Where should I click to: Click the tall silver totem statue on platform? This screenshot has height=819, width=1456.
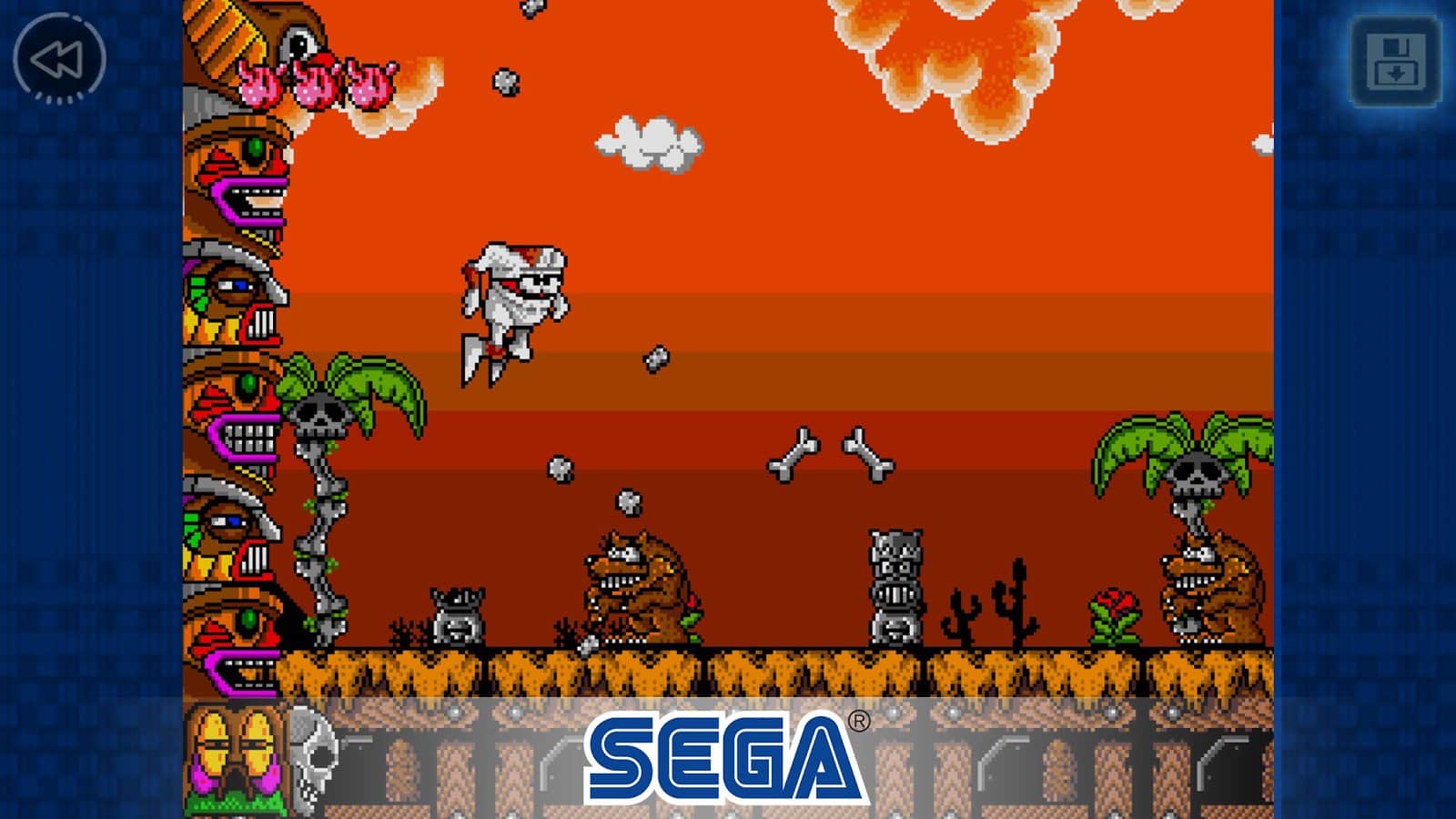(x=896, y=582)
